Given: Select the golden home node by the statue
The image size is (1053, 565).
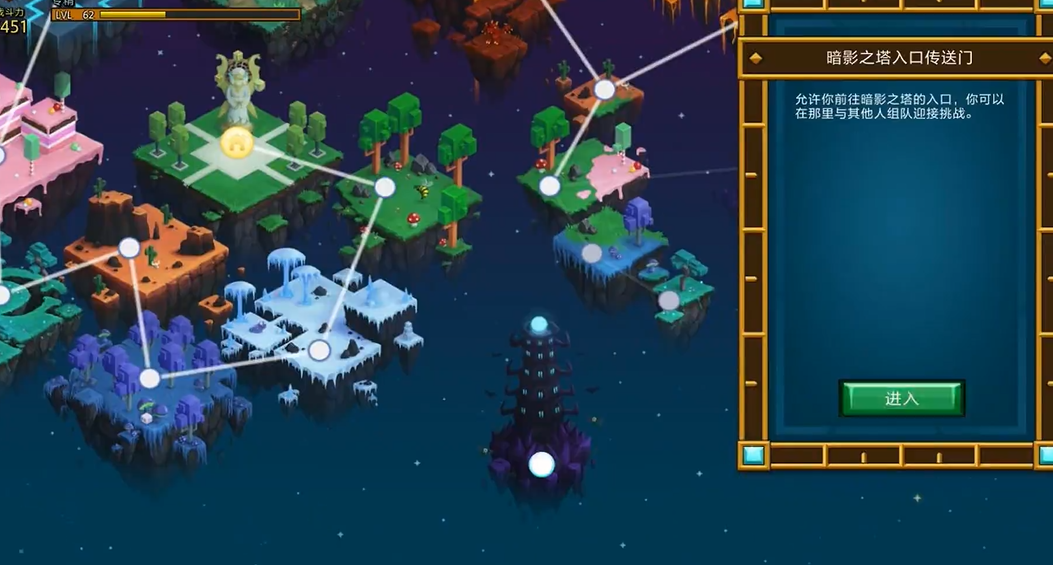Looking at the screenshot, I should pyautogui.click(x=236, y=142).
